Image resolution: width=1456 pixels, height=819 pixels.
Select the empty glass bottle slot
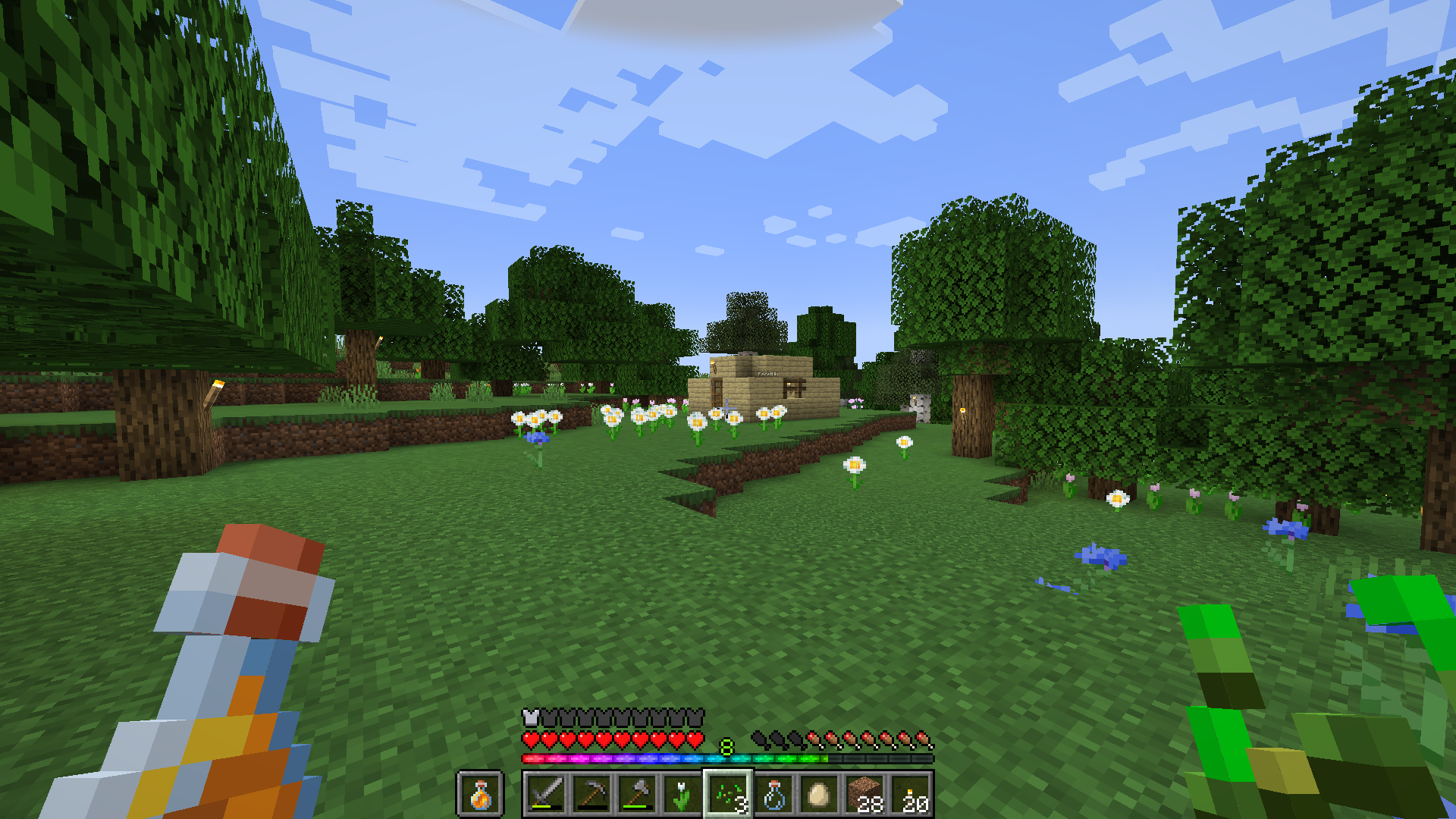click(x=773, y=794)
